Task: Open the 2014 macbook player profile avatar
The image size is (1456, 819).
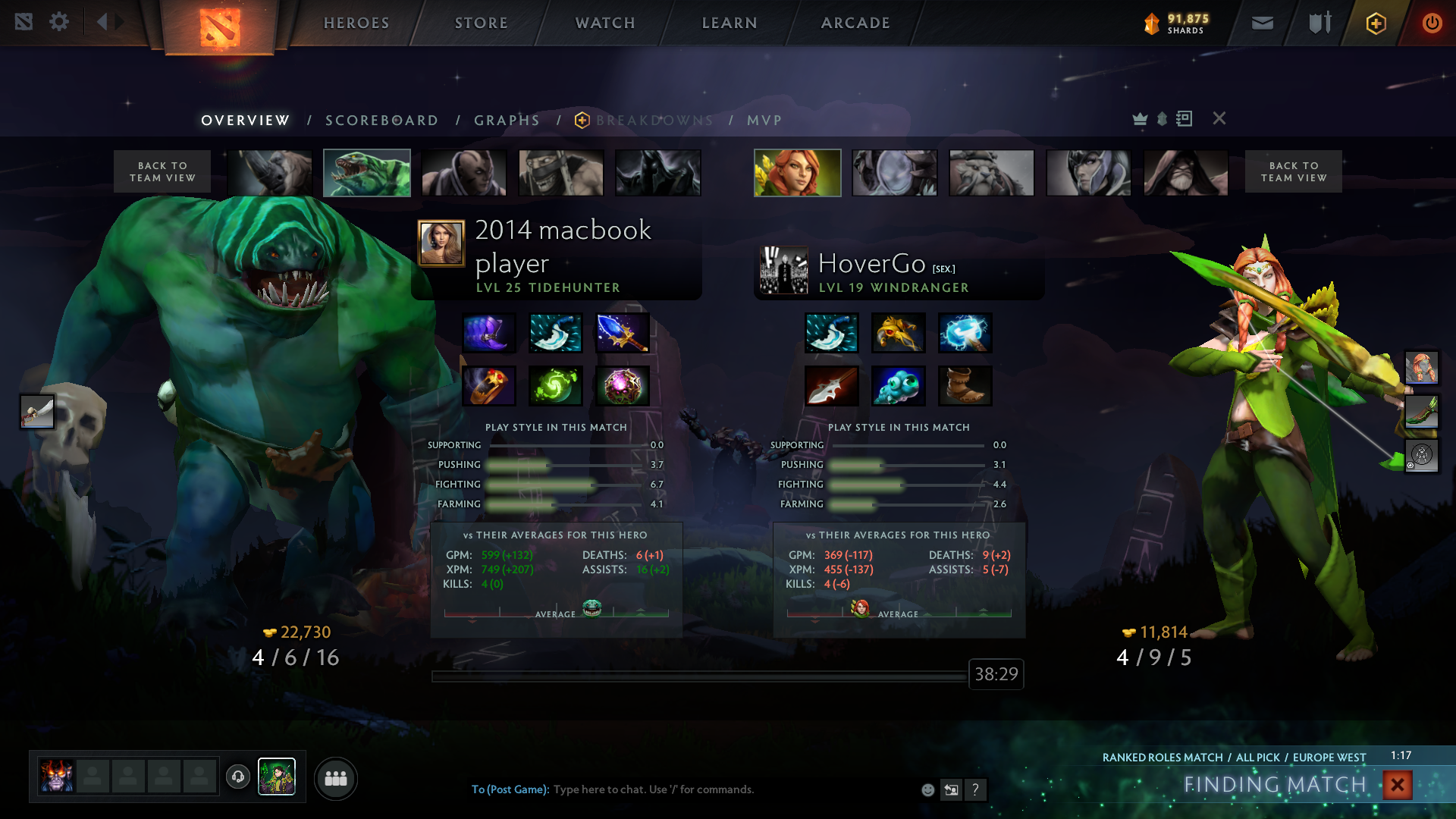Action: [x=441, y=243]
